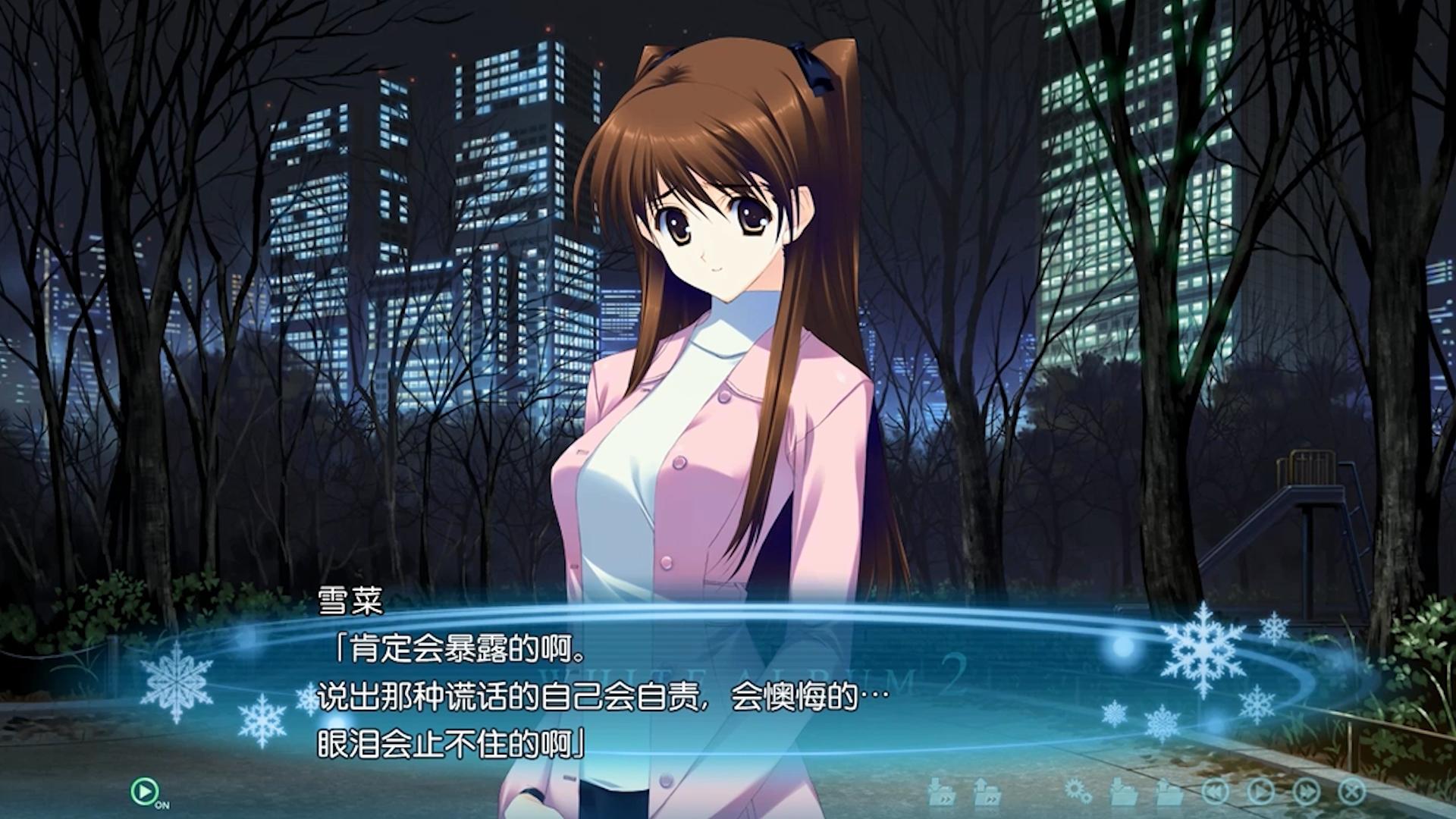Select the save game folder icon
Viewport: 1456px width, 819px height.
click(x=1123, y=792)
